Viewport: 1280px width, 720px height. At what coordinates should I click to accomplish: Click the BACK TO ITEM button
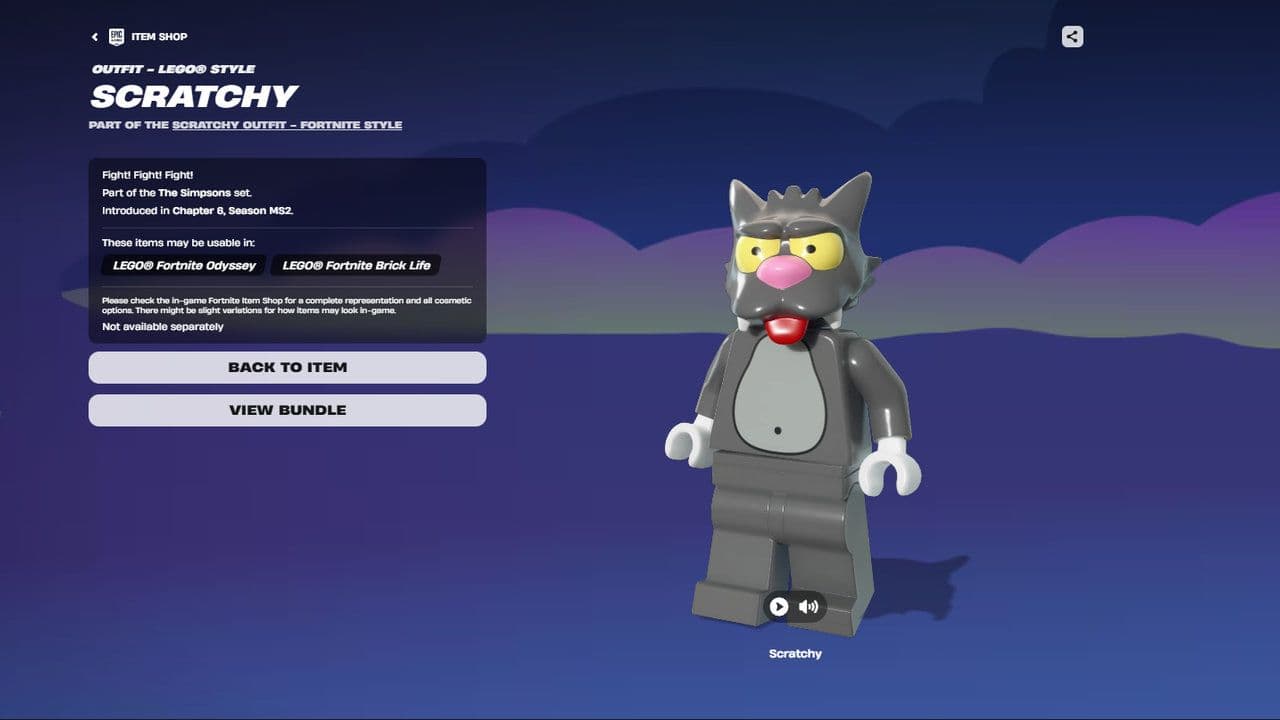coord(287,367)
